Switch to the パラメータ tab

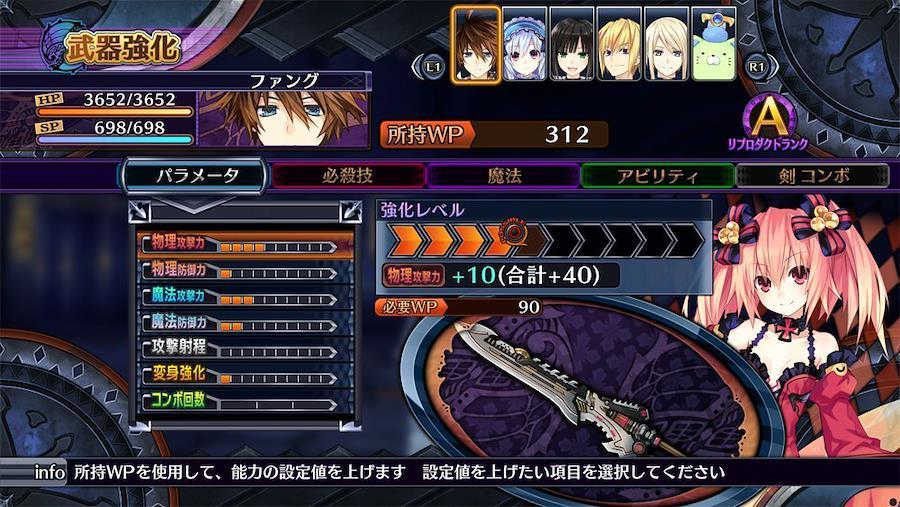[196, 176]
